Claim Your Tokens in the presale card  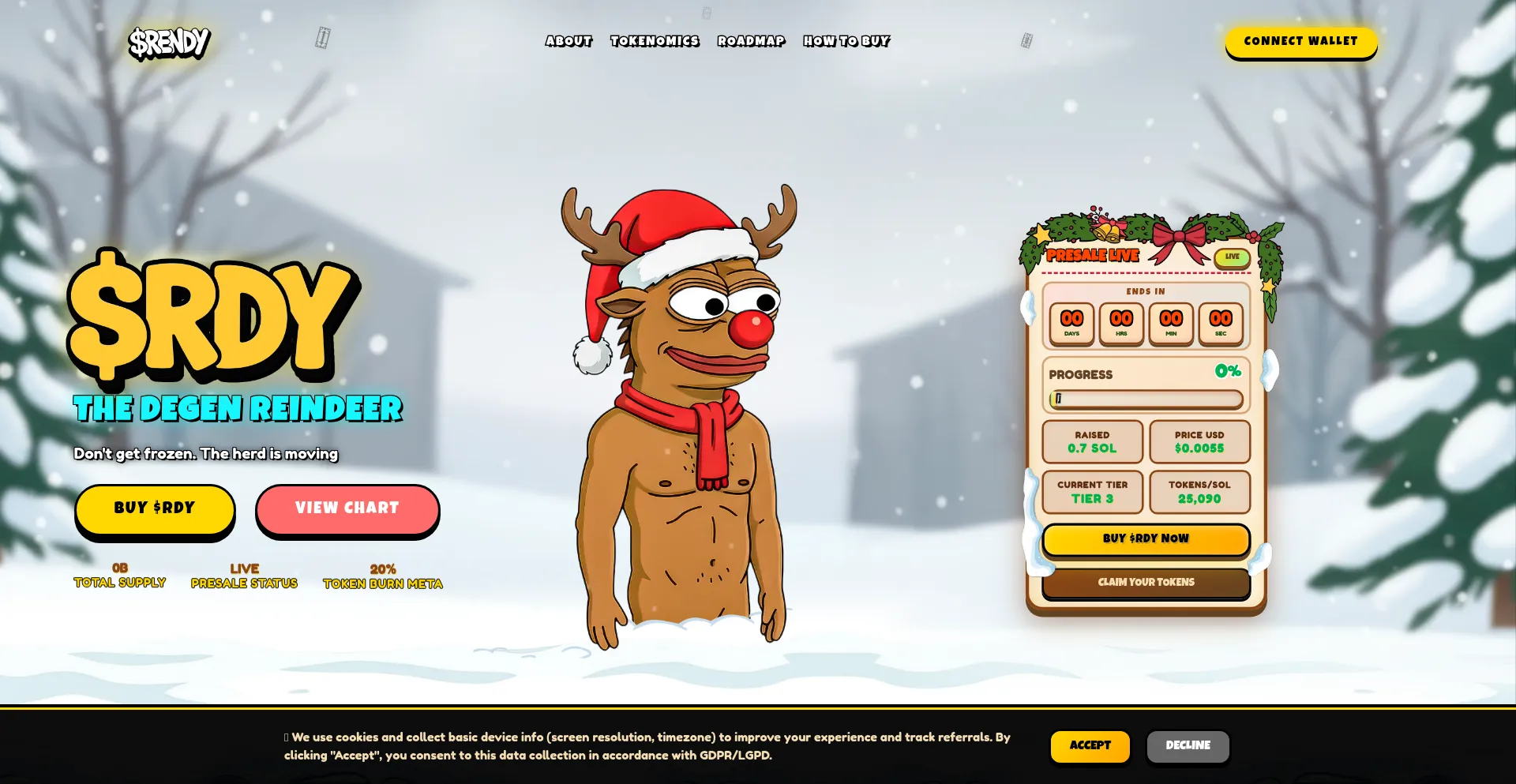[x=1146, y=583]
